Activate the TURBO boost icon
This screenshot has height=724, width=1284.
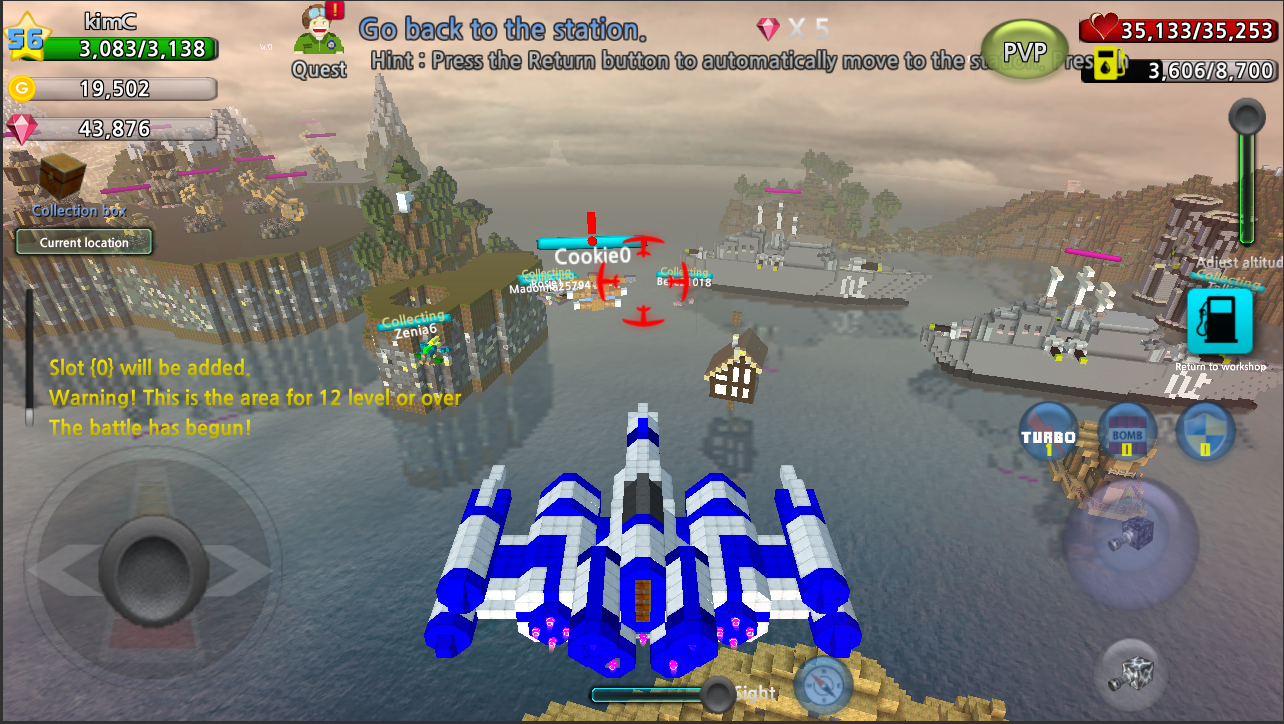(1048, 433)
